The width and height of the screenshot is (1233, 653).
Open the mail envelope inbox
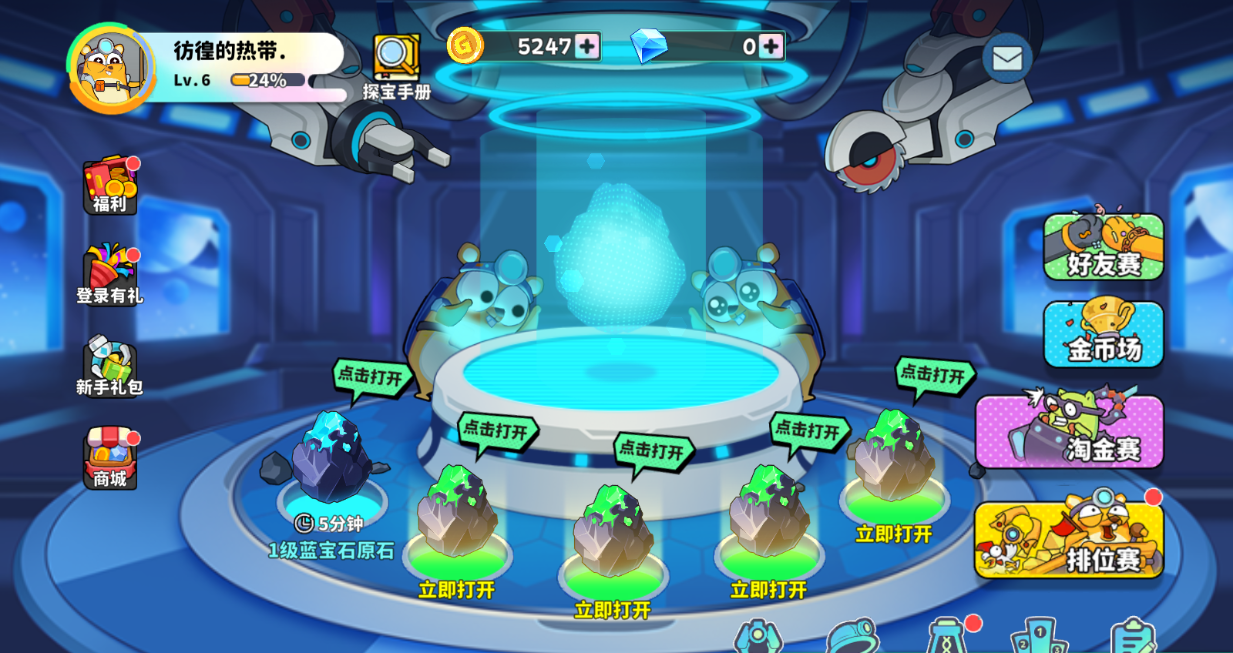coord(1007,58)
